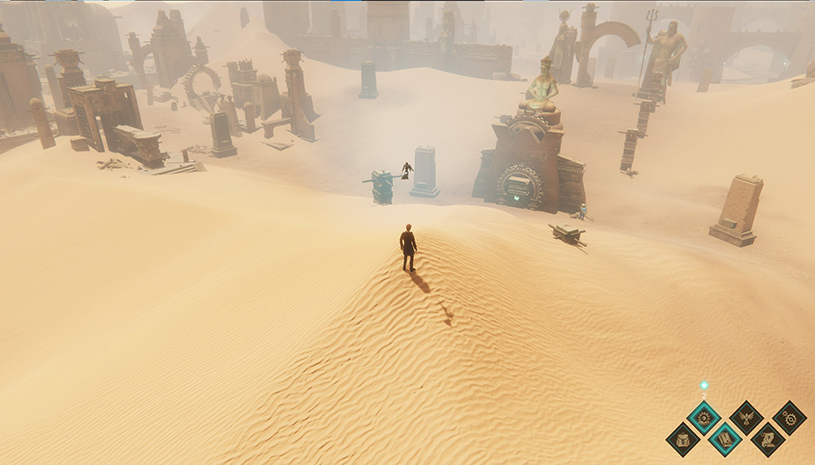Click the glowing sun emblem icon

point(704,416)
